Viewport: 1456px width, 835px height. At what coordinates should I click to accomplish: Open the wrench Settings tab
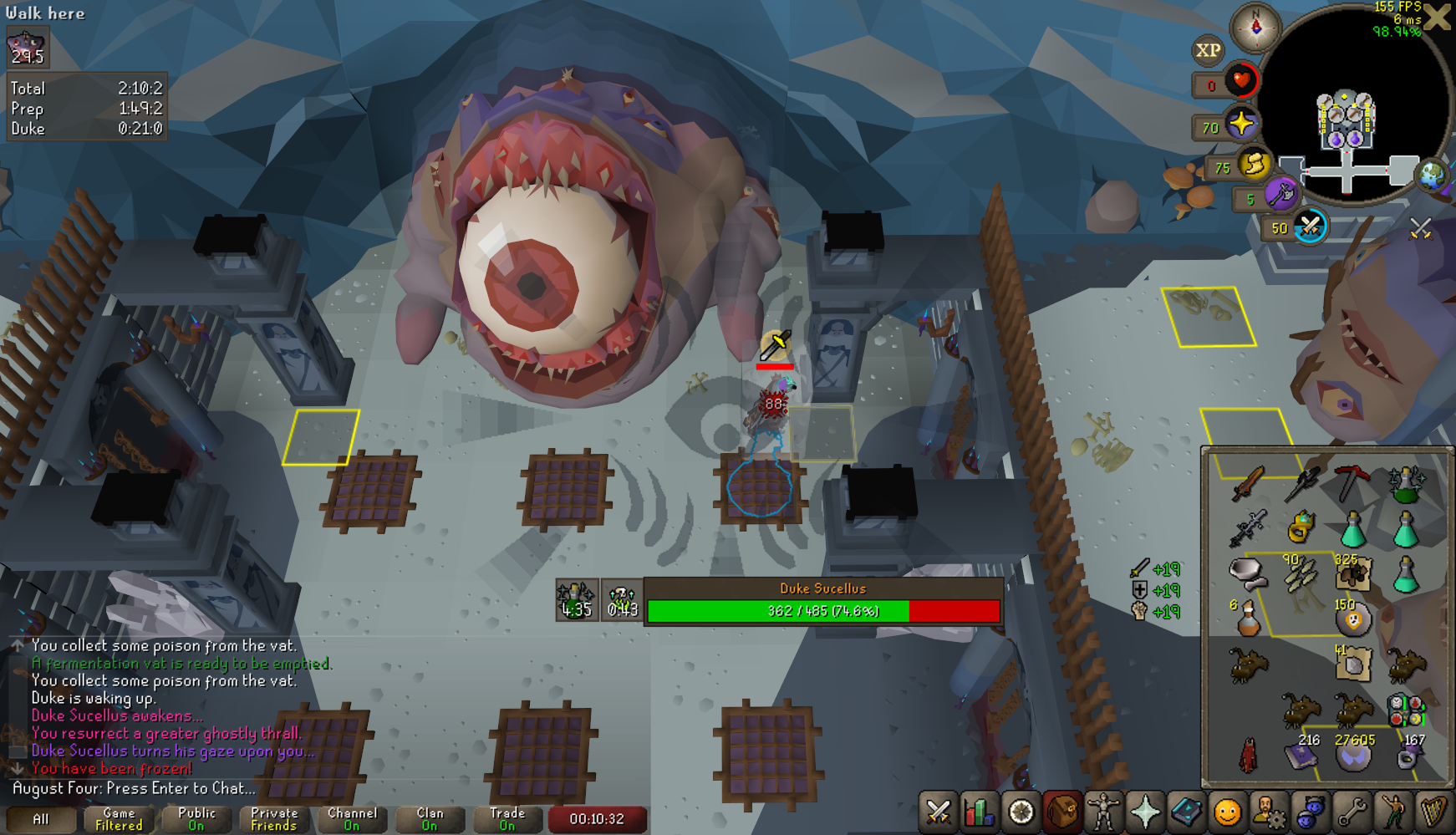(1352, 812)
